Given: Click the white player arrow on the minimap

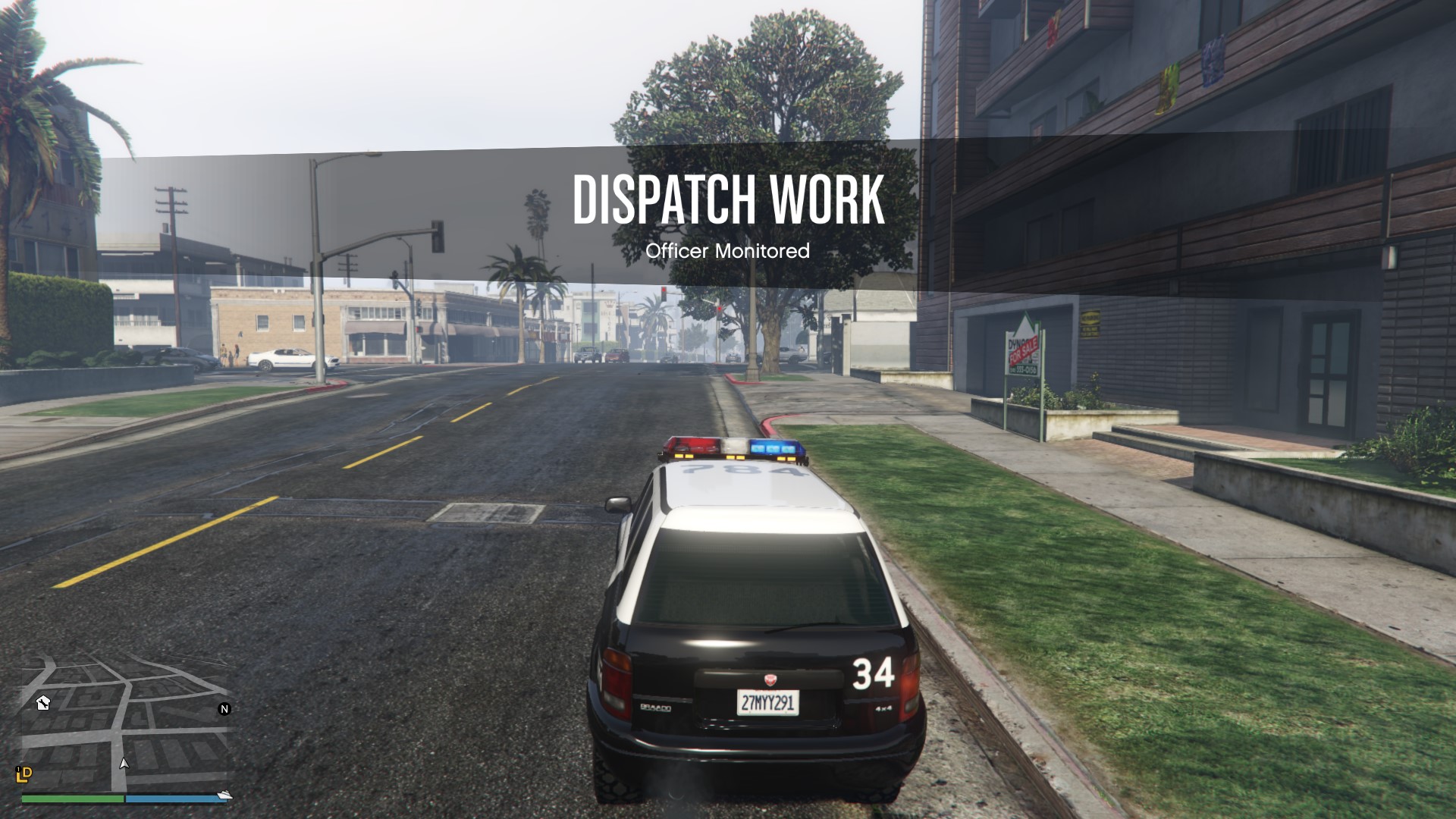Looking at the screenshot, I should click(124, 763).
